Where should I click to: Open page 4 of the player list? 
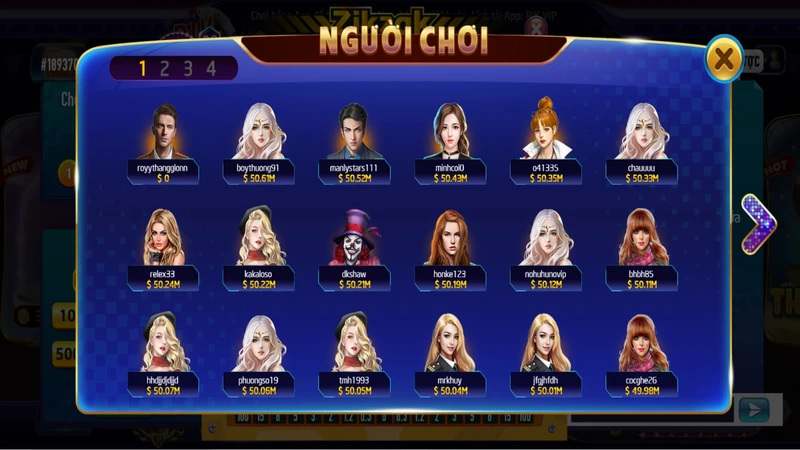tap(211, 68)
